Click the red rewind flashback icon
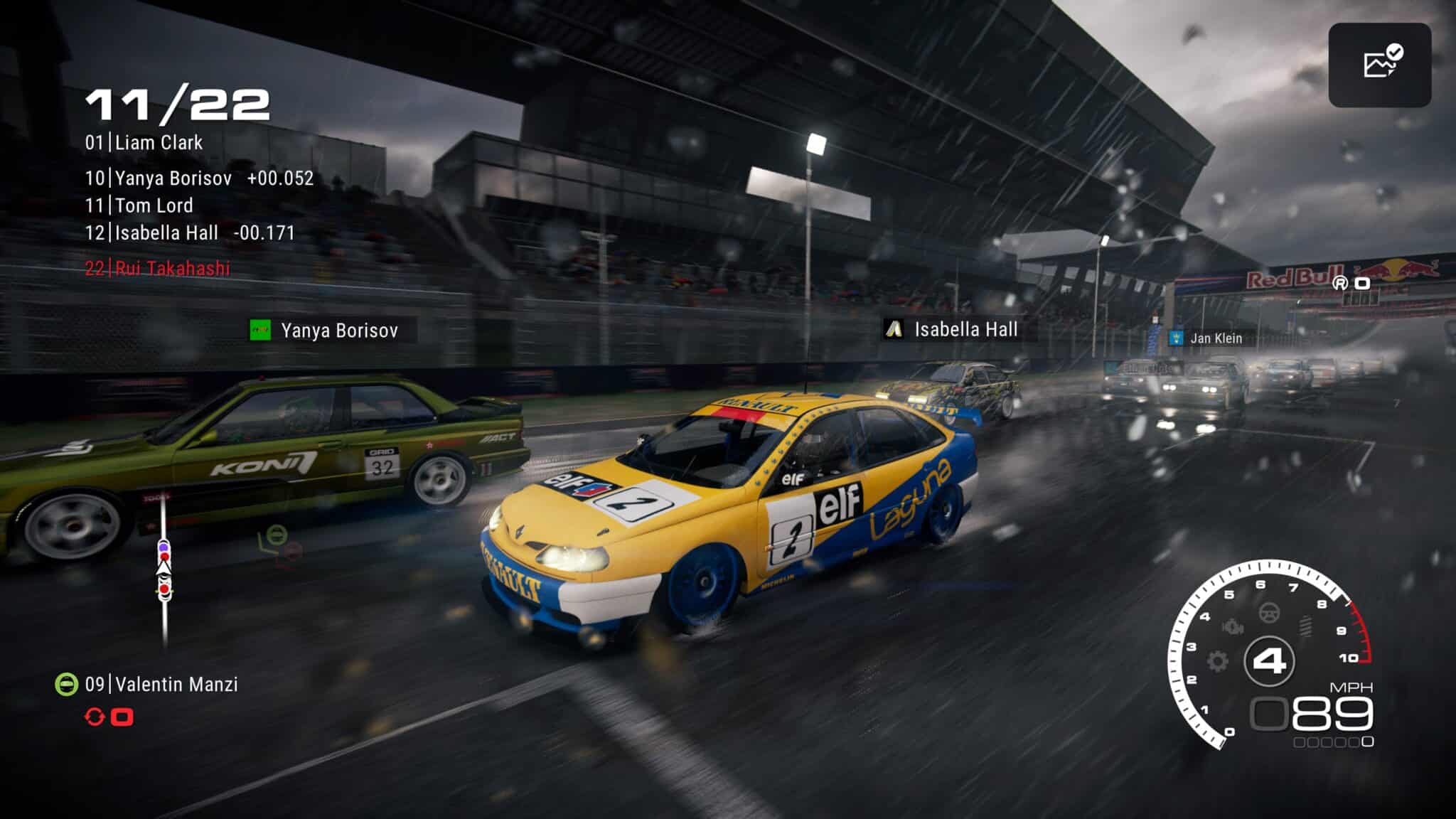1456x819 pixels. [x=94, y=717]
